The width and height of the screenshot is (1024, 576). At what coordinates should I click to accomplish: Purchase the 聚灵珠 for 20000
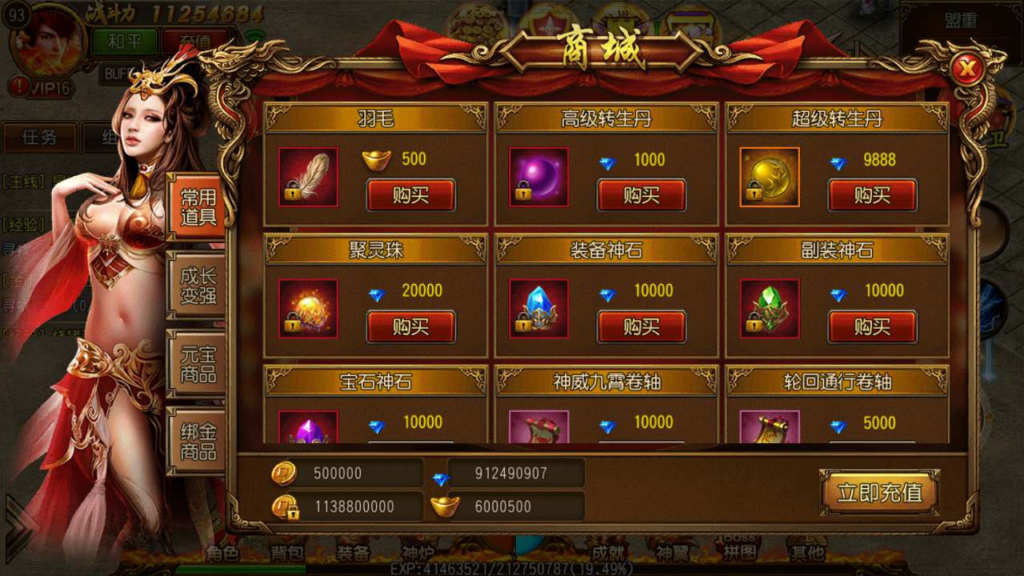pyautogui.click(x=410, y=326)
